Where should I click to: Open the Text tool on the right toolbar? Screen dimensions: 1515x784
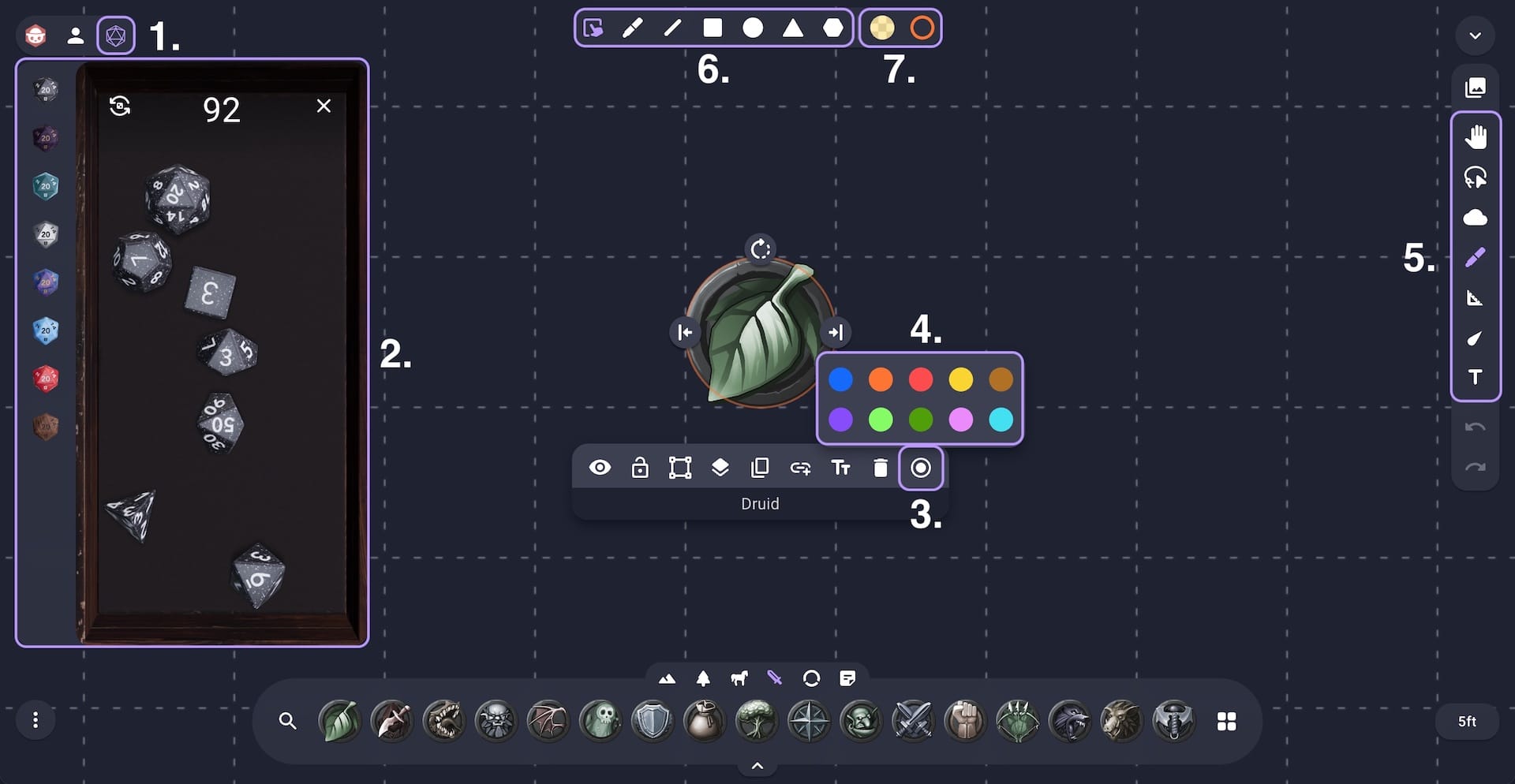pyautogui.click(x=1475, y=378)
